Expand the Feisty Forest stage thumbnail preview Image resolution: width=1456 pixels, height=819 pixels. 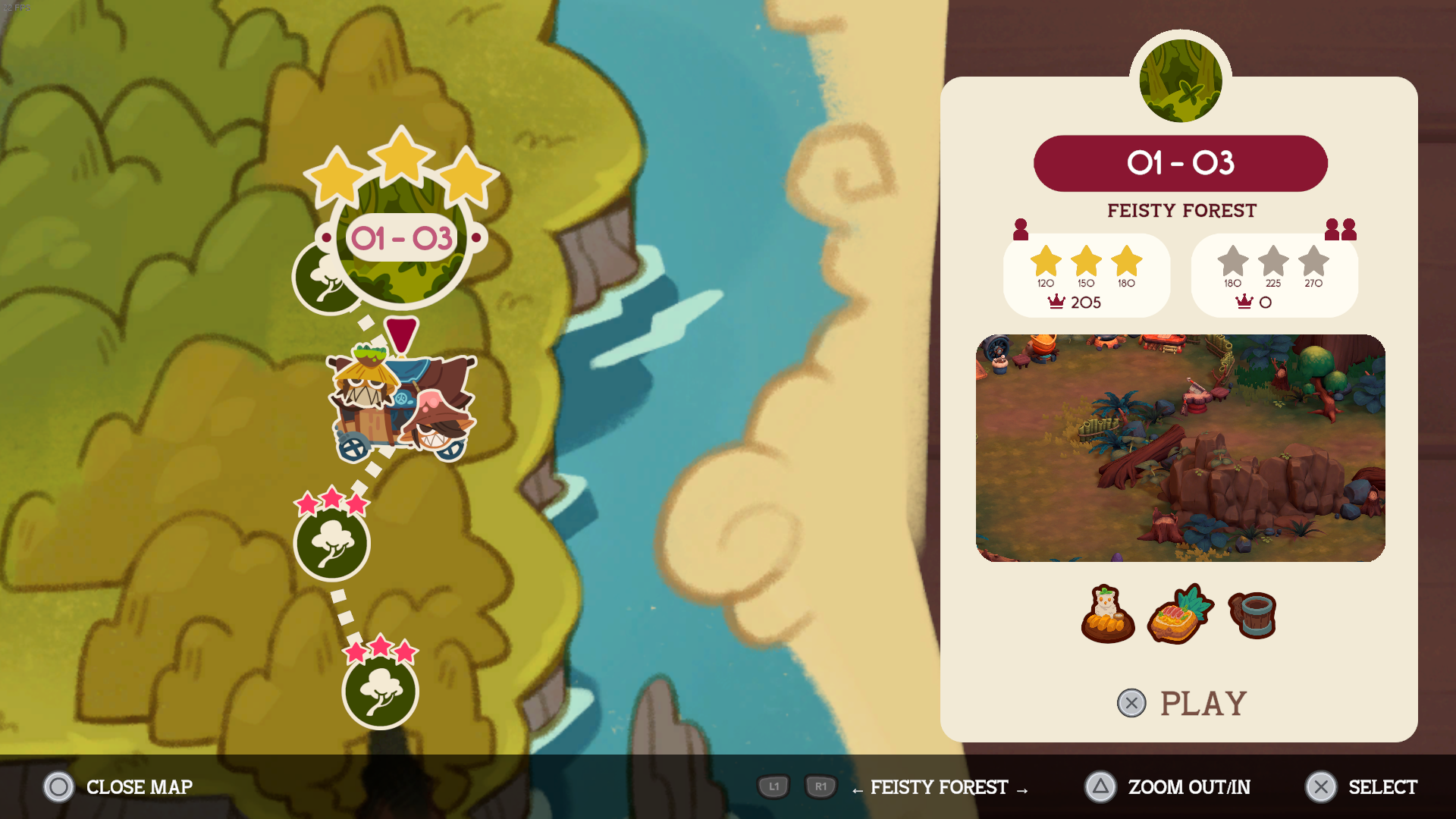(x=1180, y=448)
